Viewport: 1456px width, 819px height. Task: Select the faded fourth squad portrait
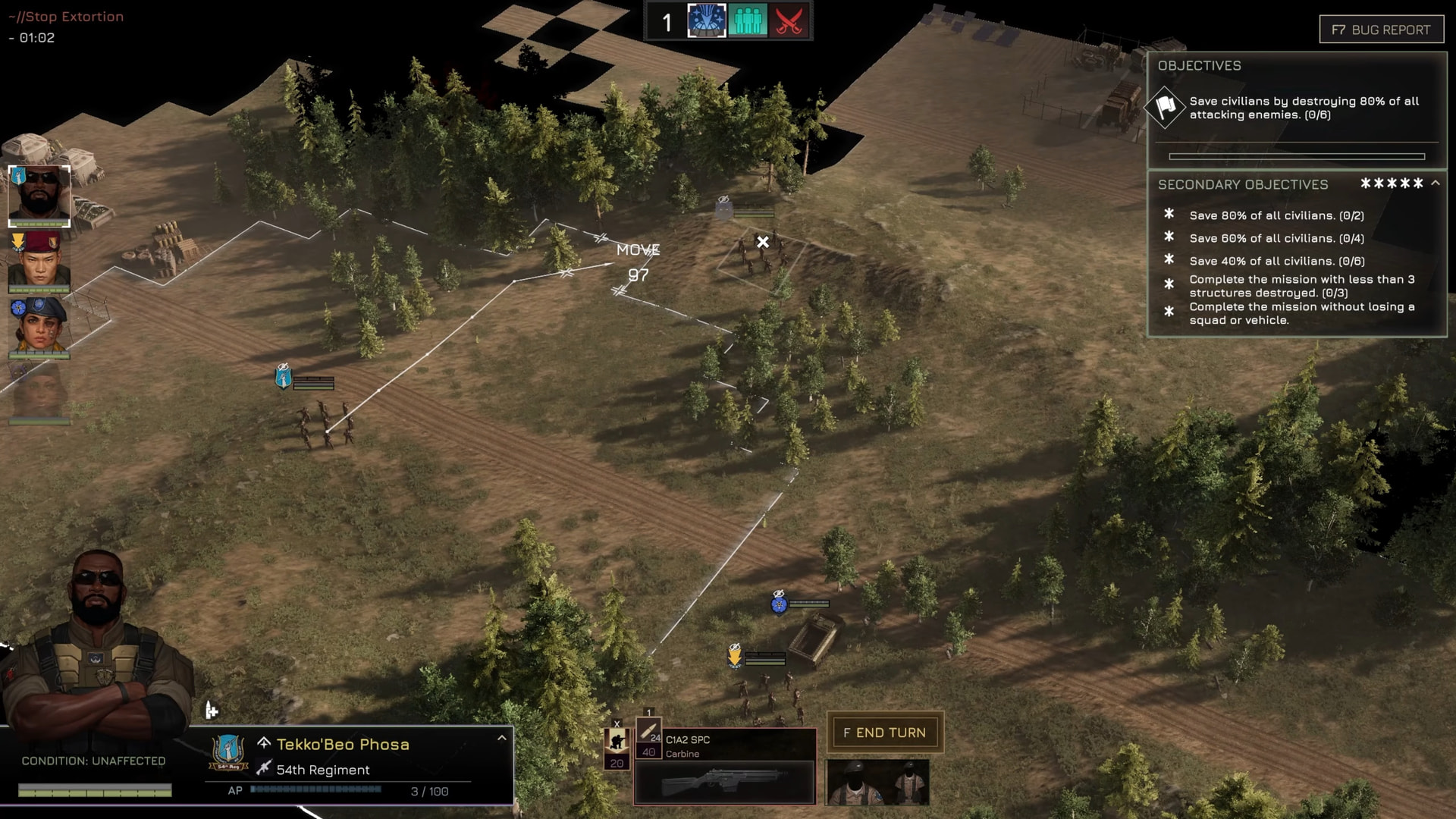pos(39,393)
